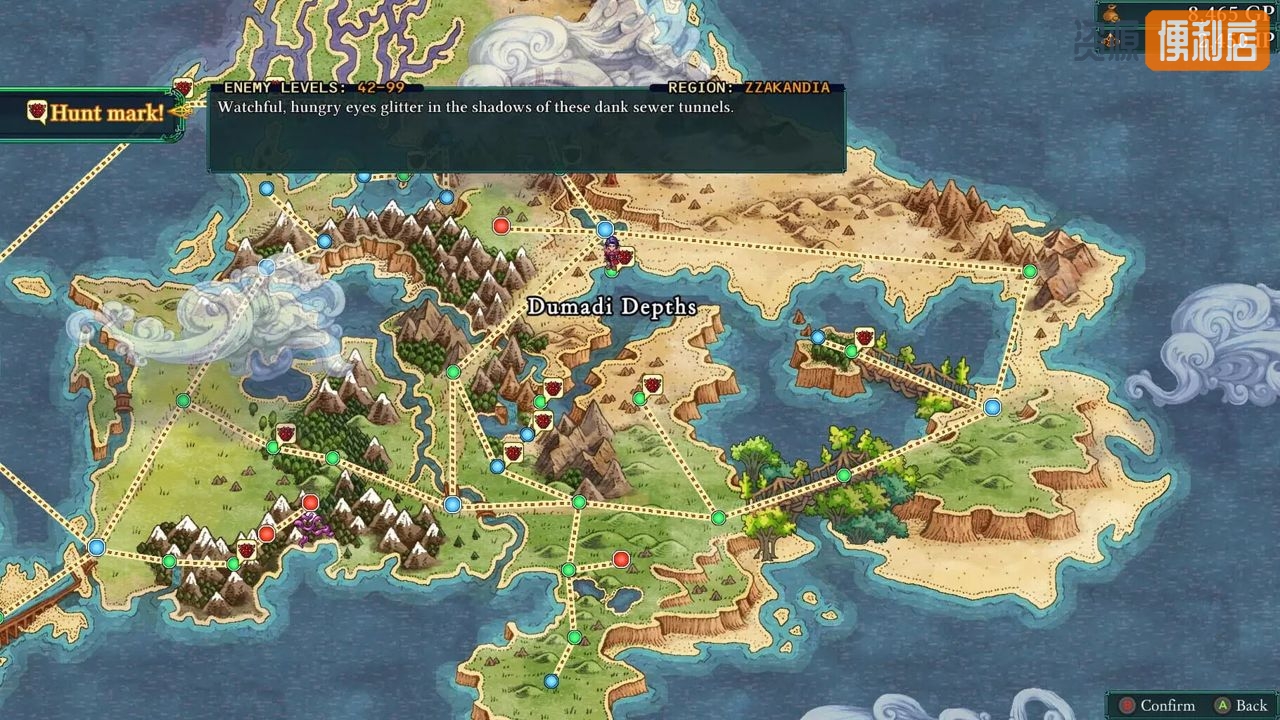Choose the hunt mark icon on the small bridge island

[x=864, y=337]
